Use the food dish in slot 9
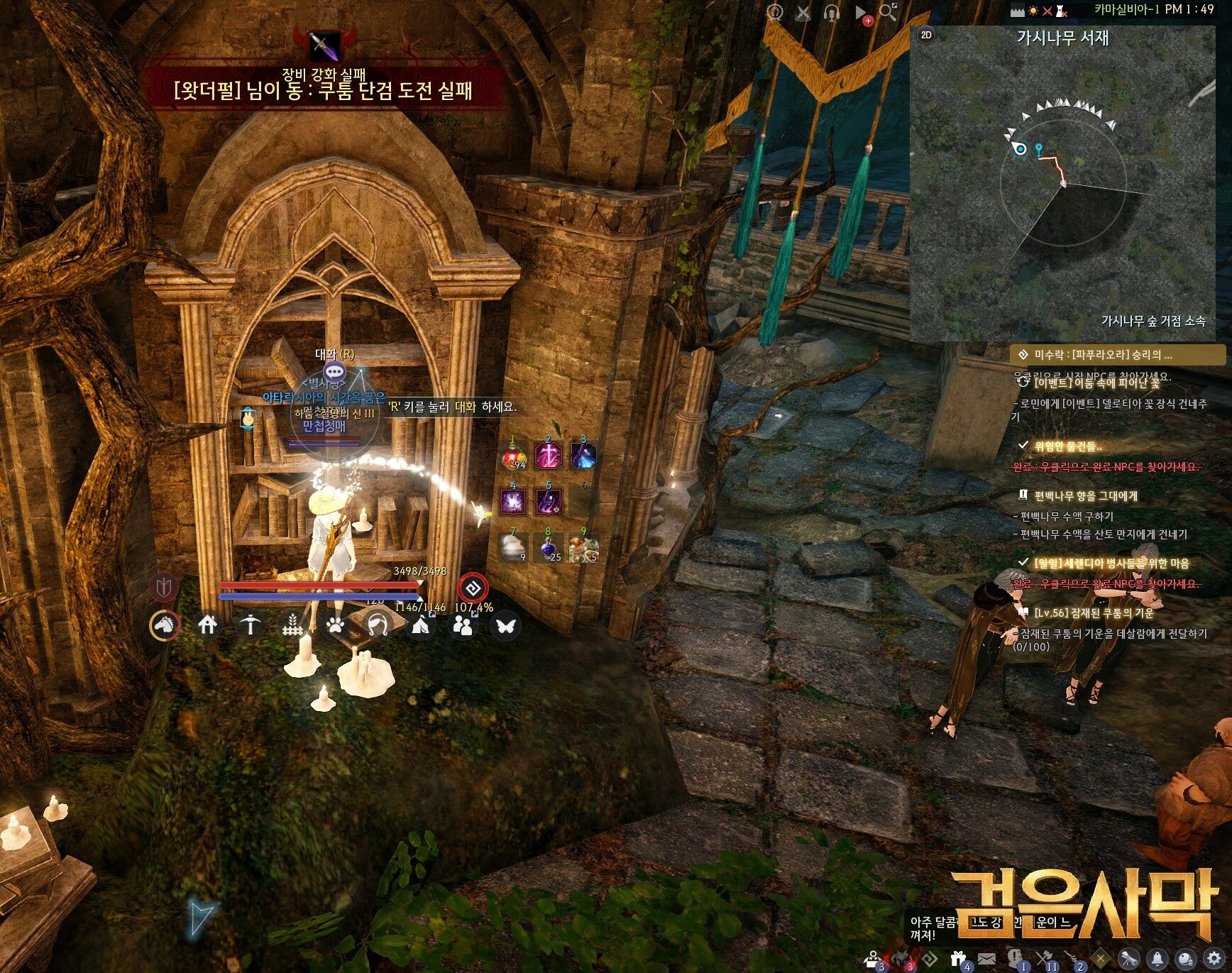Screen dimensions: 1232x973 tap(584, 547)
